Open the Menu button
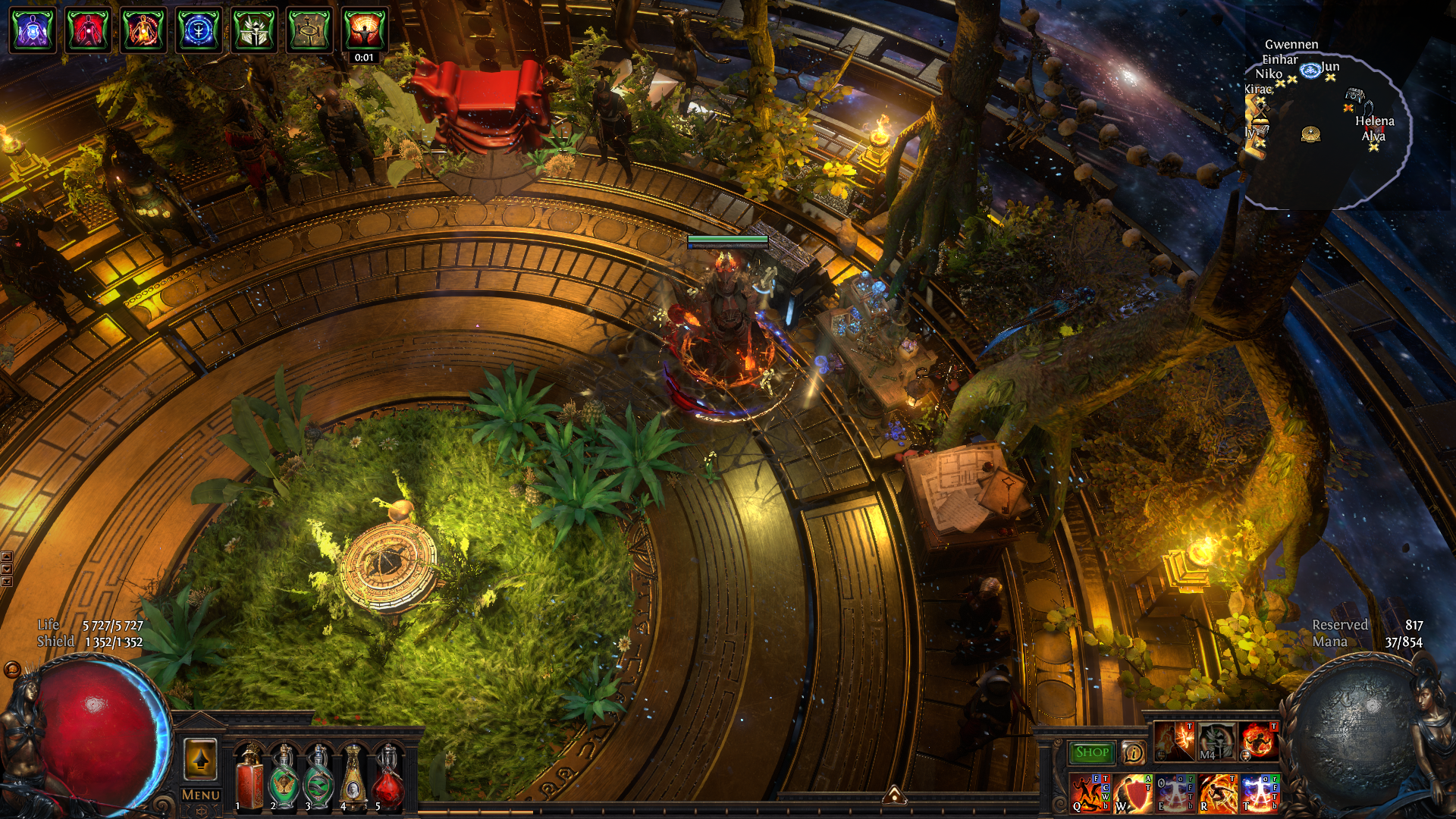 tap(201, 795)
